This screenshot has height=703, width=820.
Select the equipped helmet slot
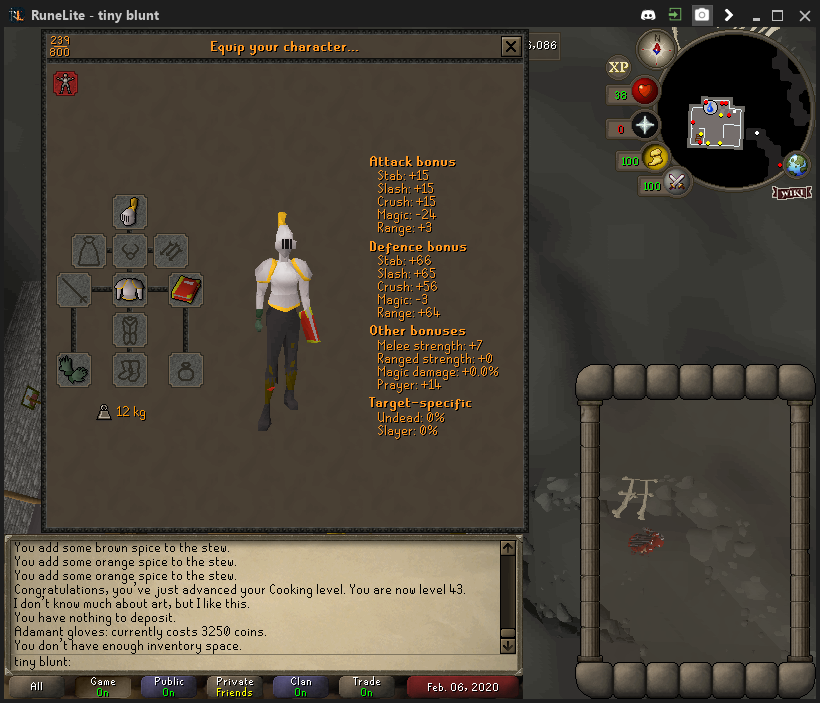point(130,212)
